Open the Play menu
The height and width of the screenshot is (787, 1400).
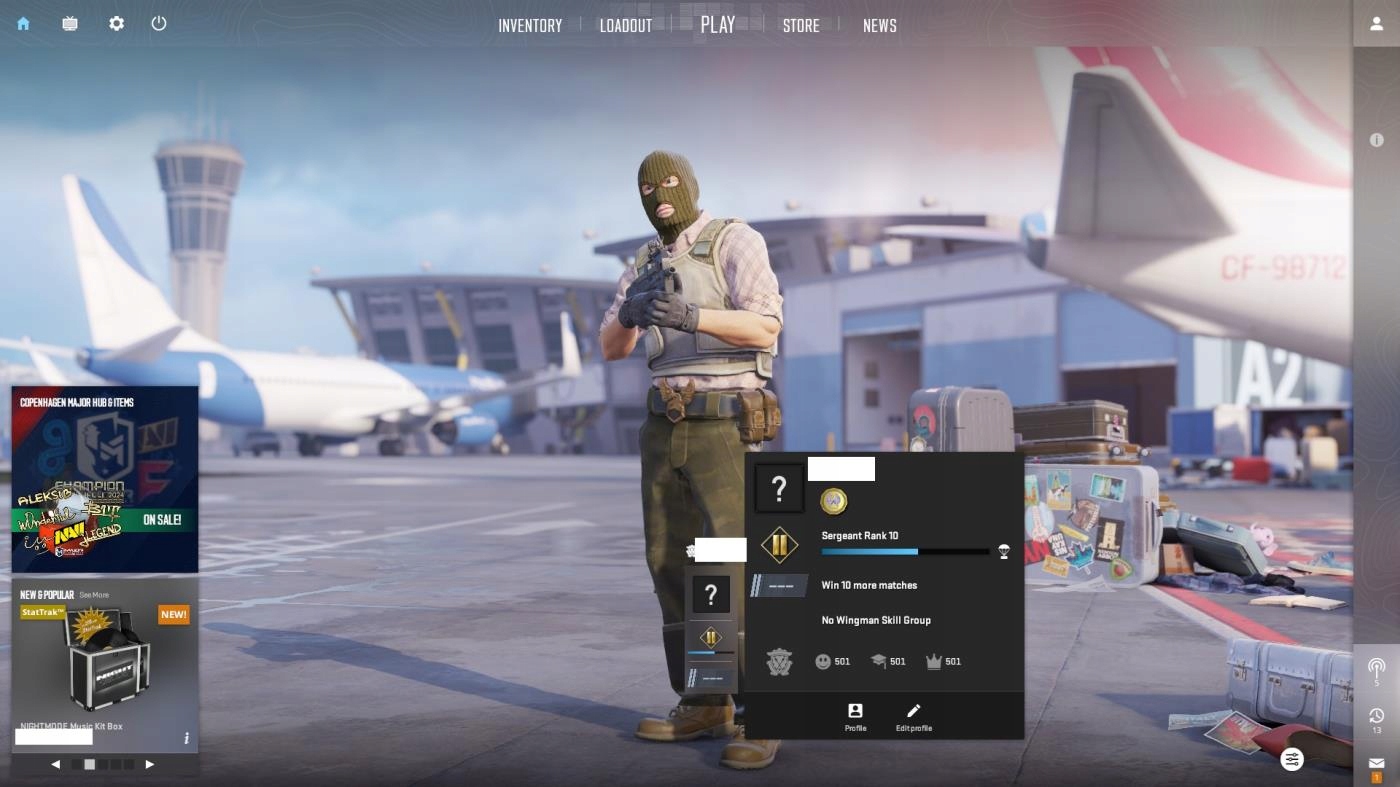click(718, 25)
